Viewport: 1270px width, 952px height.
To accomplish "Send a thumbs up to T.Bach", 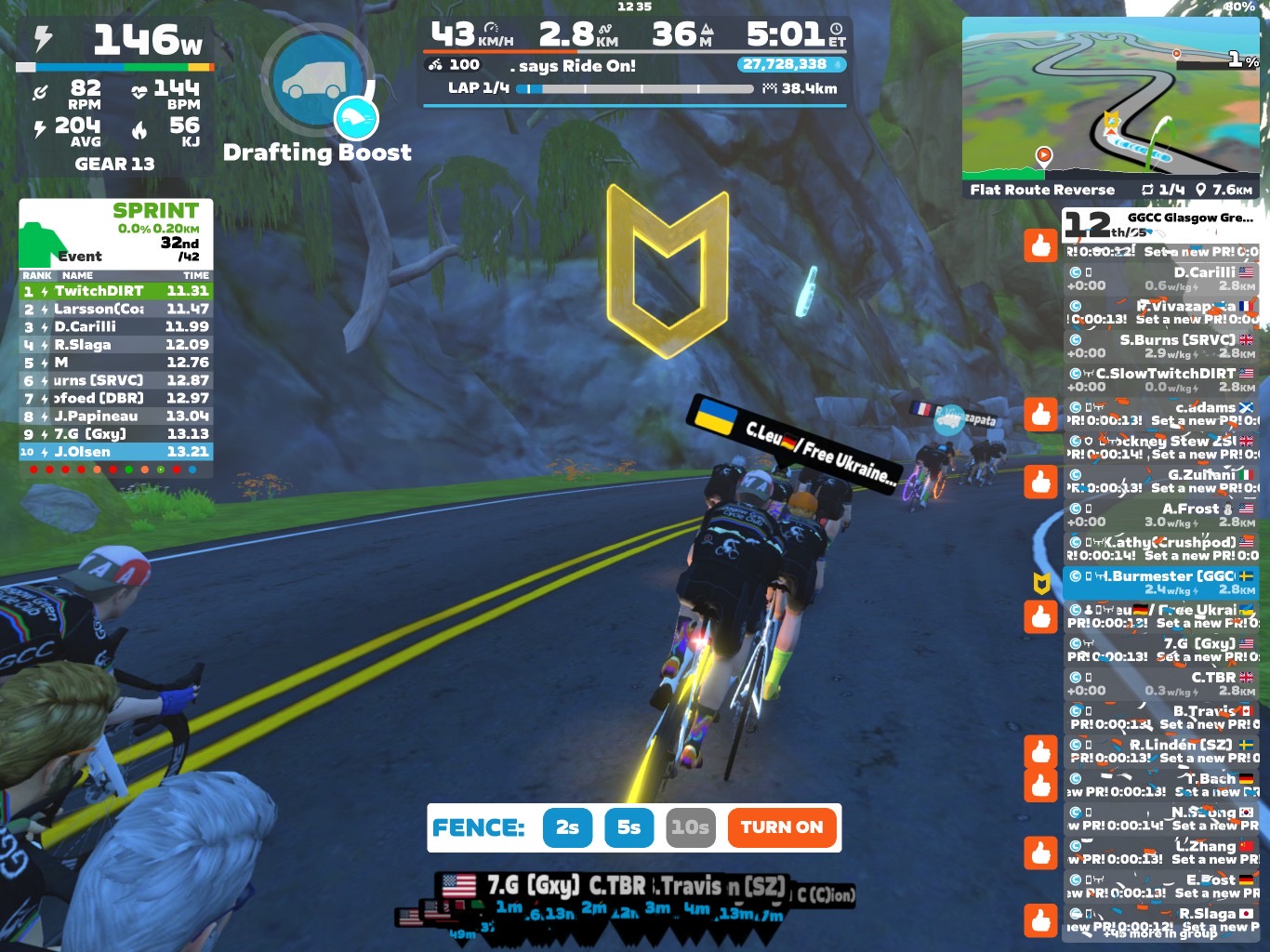I will coord(1041,786).
